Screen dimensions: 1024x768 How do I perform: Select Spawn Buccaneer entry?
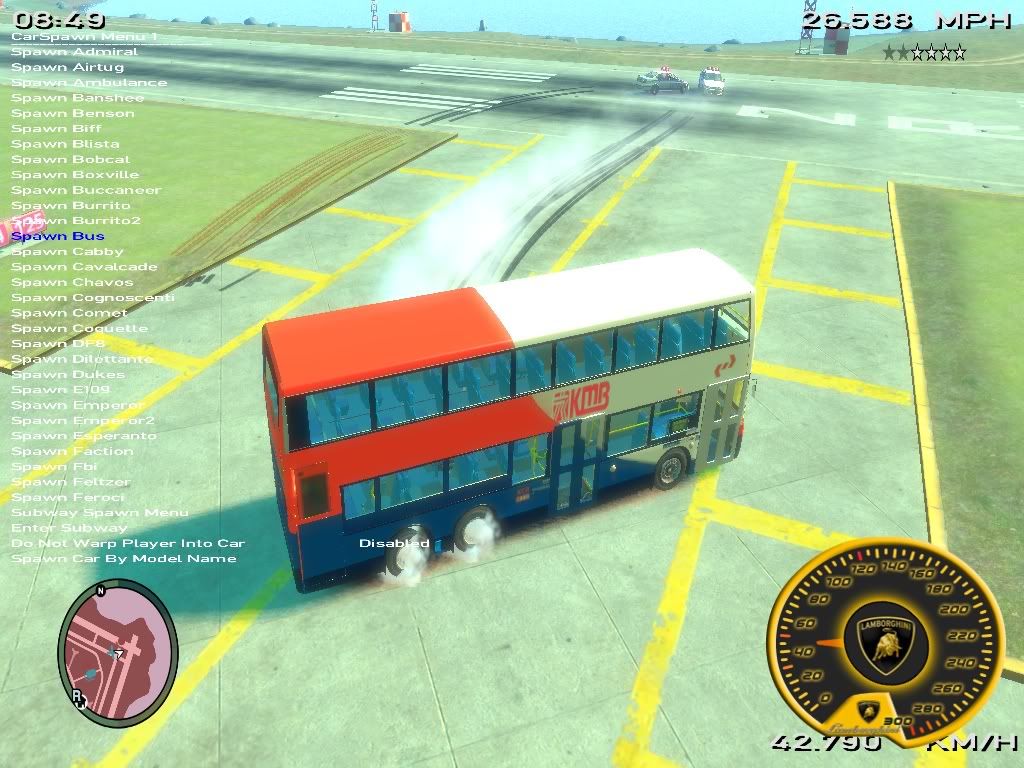pyautogui.click(x=86, y=190)
